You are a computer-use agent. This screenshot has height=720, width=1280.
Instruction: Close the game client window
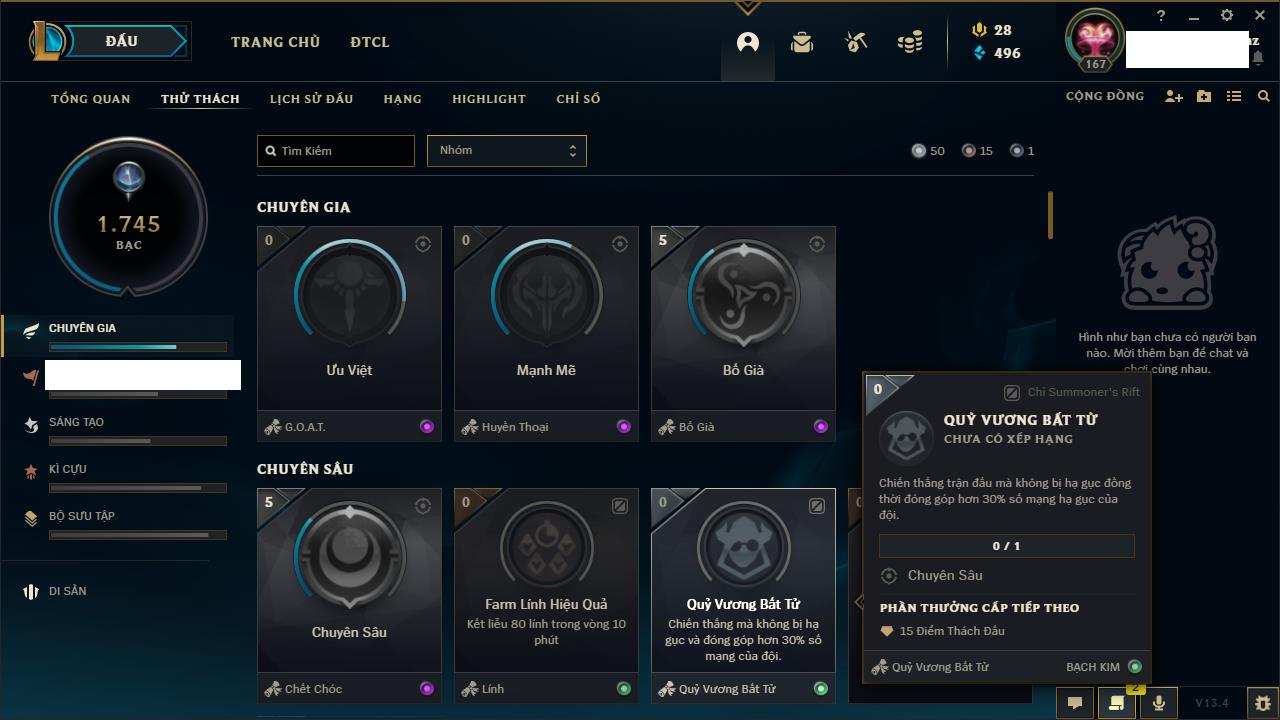point(1260,16)
